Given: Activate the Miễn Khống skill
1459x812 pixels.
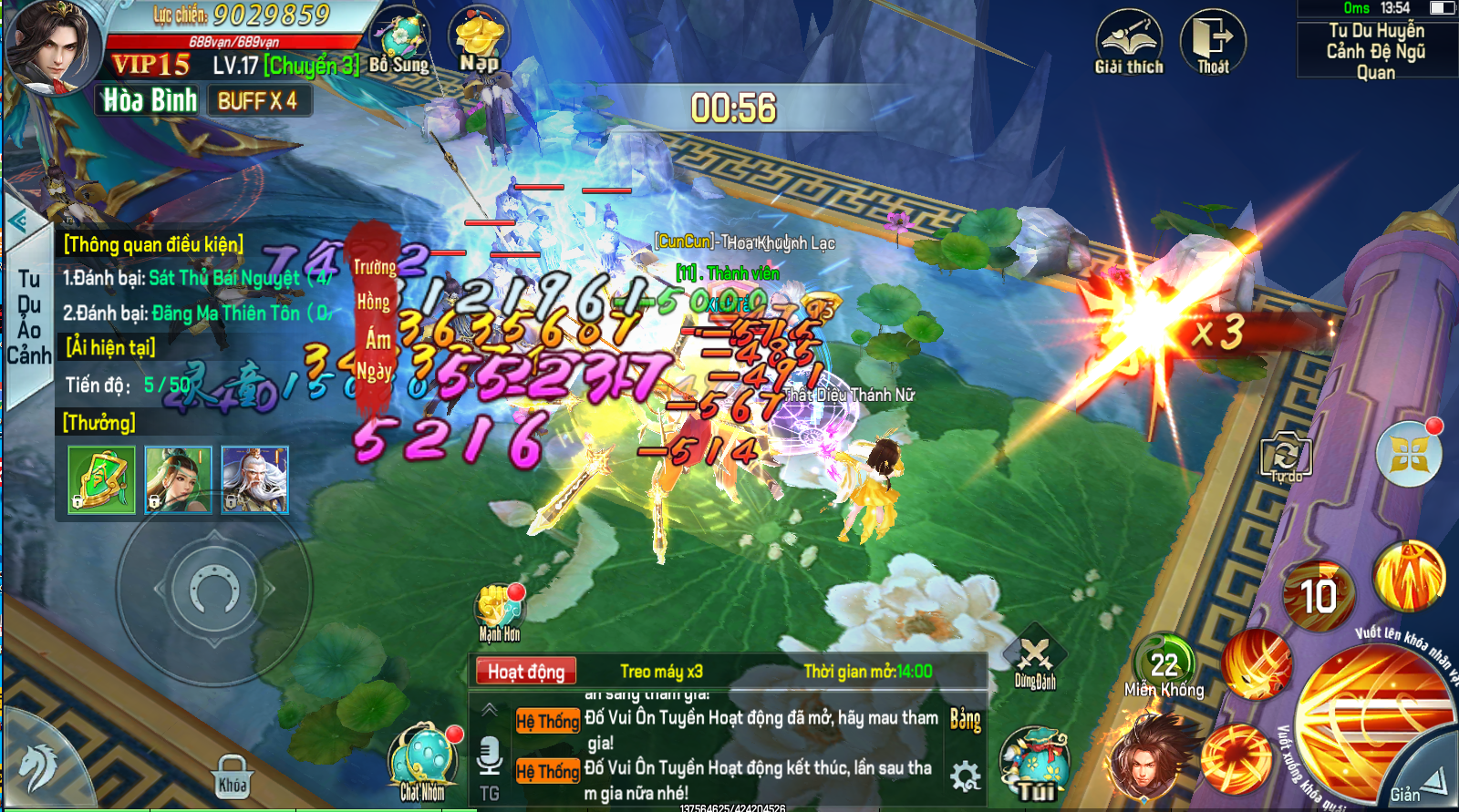Looking at the screenshot, I should click(x=1164, y=666).
